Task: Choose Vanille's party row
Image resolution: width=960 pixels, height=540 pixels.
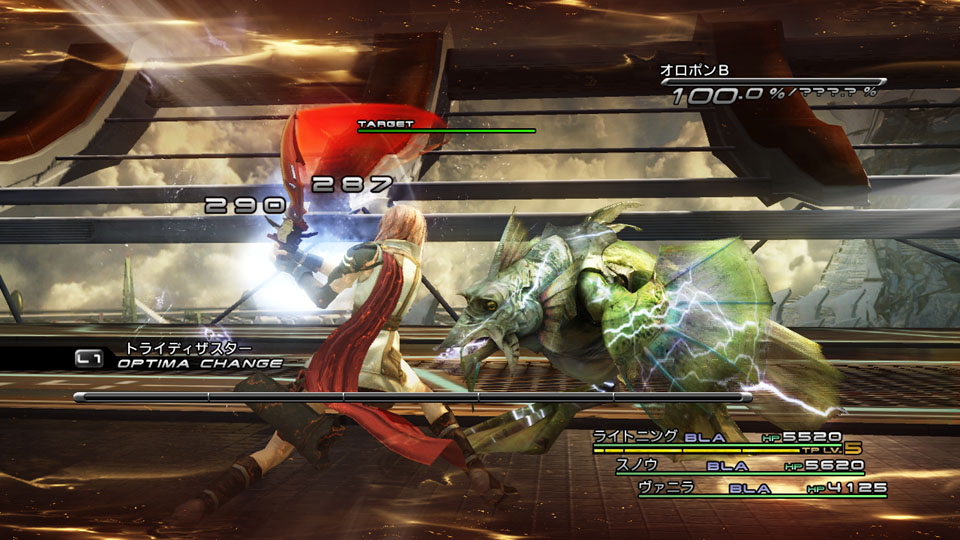Action: [762, 489]
